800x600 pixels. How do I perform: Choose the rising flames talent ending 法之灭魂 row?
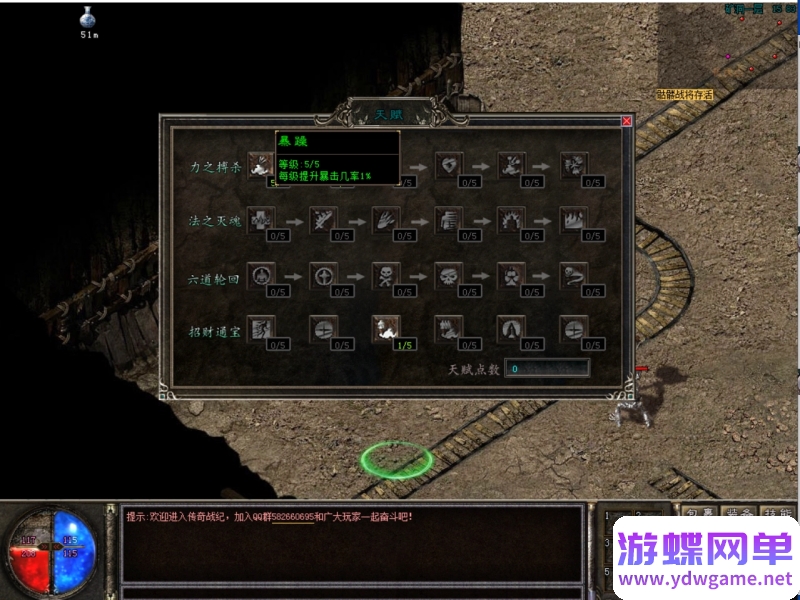pos(574,220)
